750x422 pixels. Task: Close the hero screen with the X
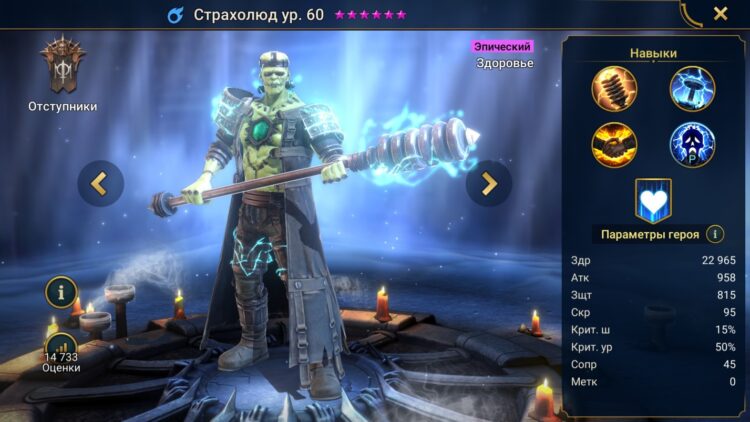[720, 14]
